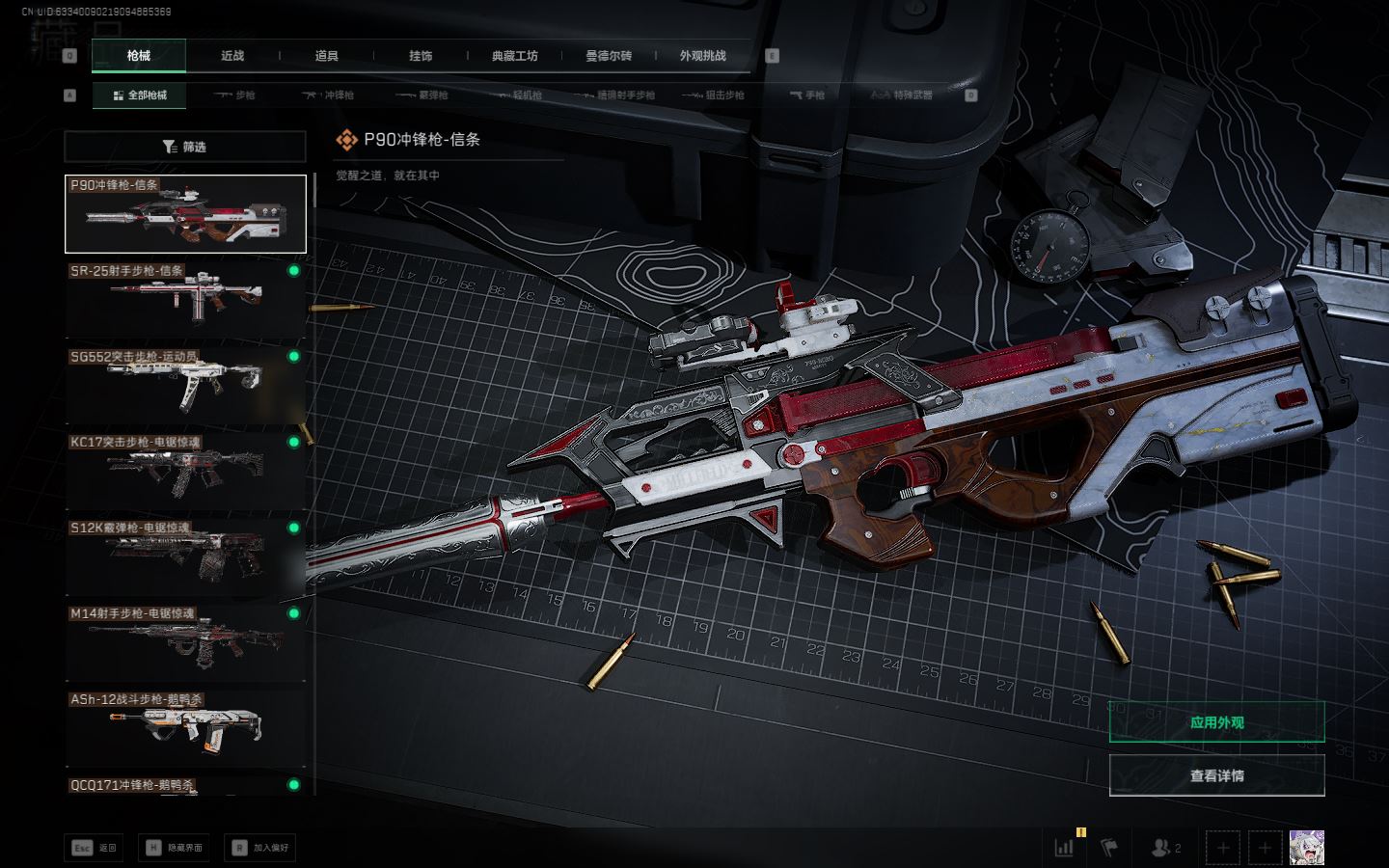Switch to the 近战 melee tab

232,56
